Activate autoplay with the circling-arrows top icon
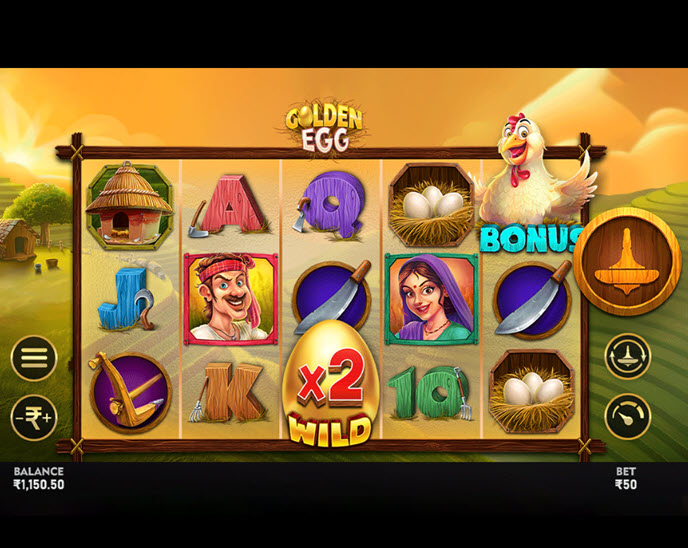688x548 pixels. [x=627, y=356]
